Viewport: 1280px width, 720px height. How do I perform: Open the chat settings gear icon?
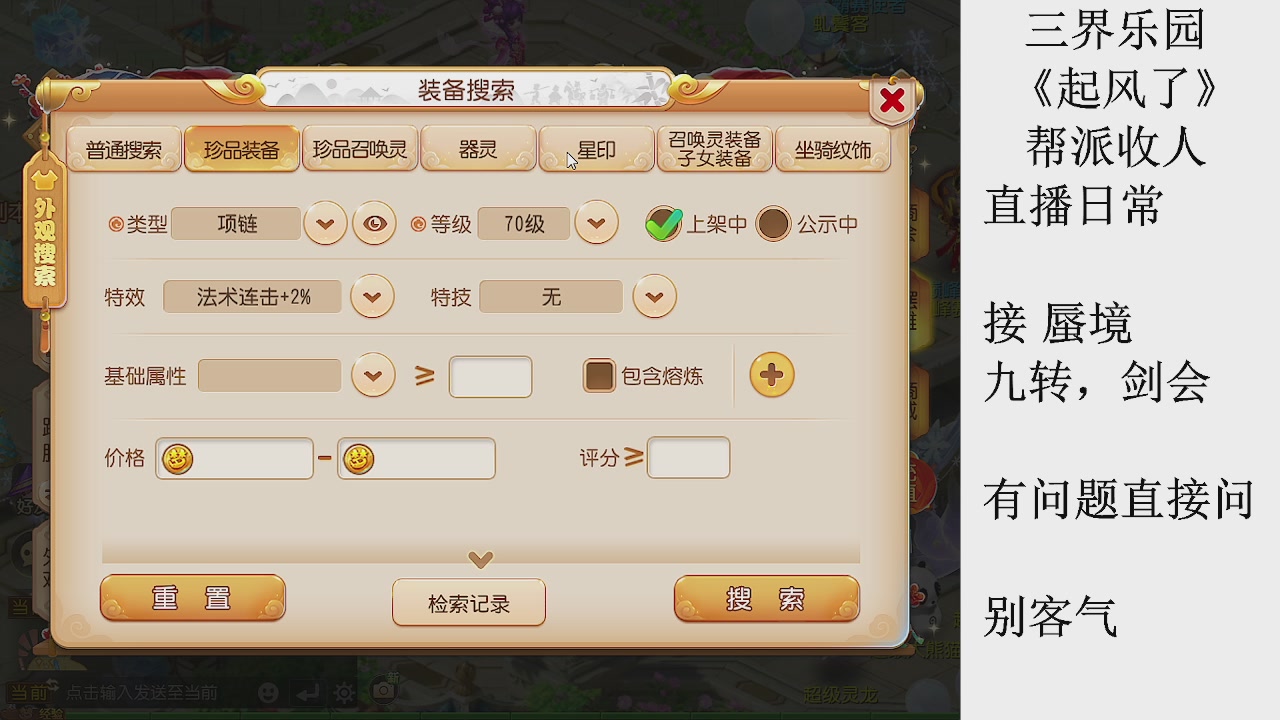click(x=342, y=692)
